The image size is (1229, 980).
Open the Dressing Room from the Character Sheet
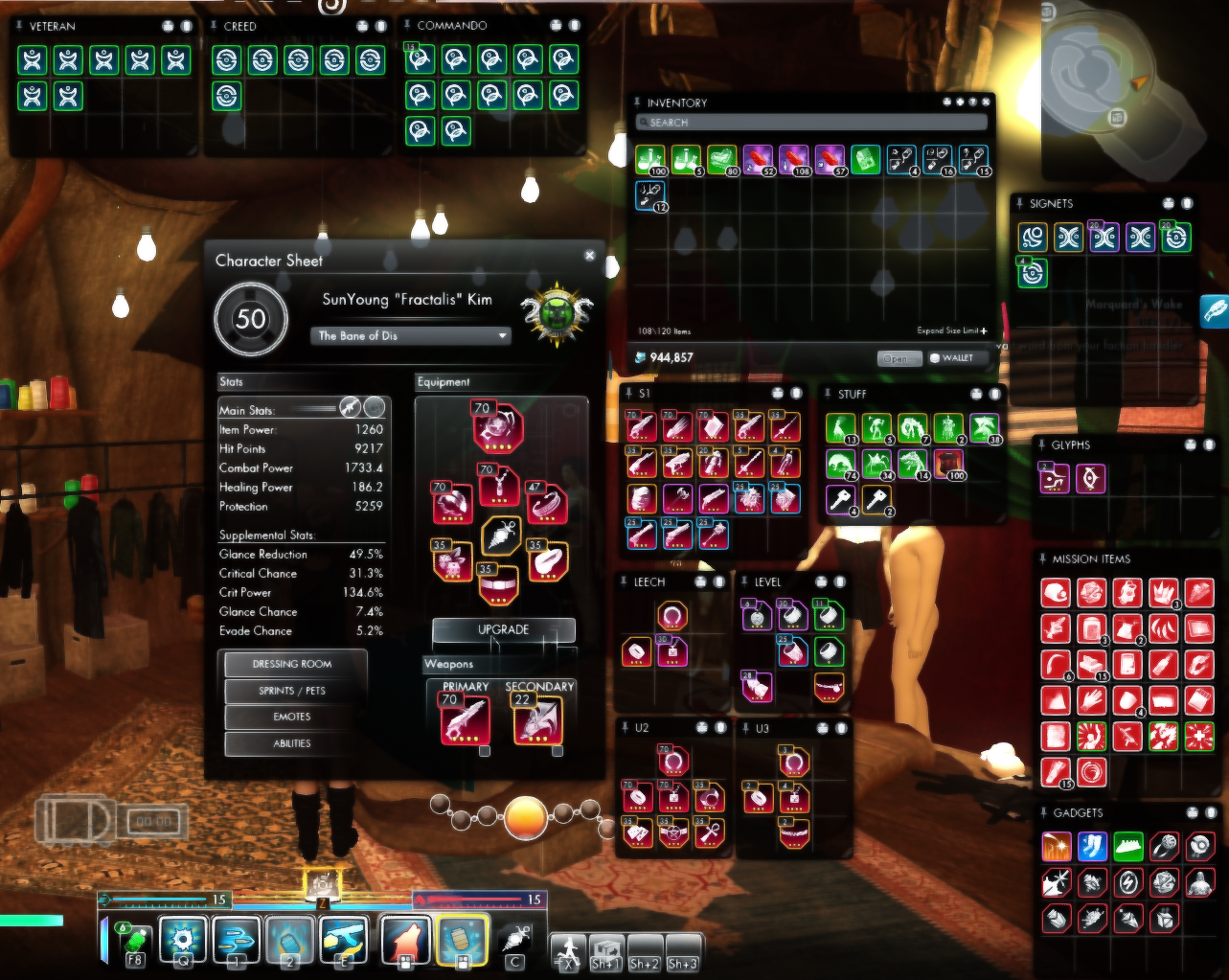[293, 664]
